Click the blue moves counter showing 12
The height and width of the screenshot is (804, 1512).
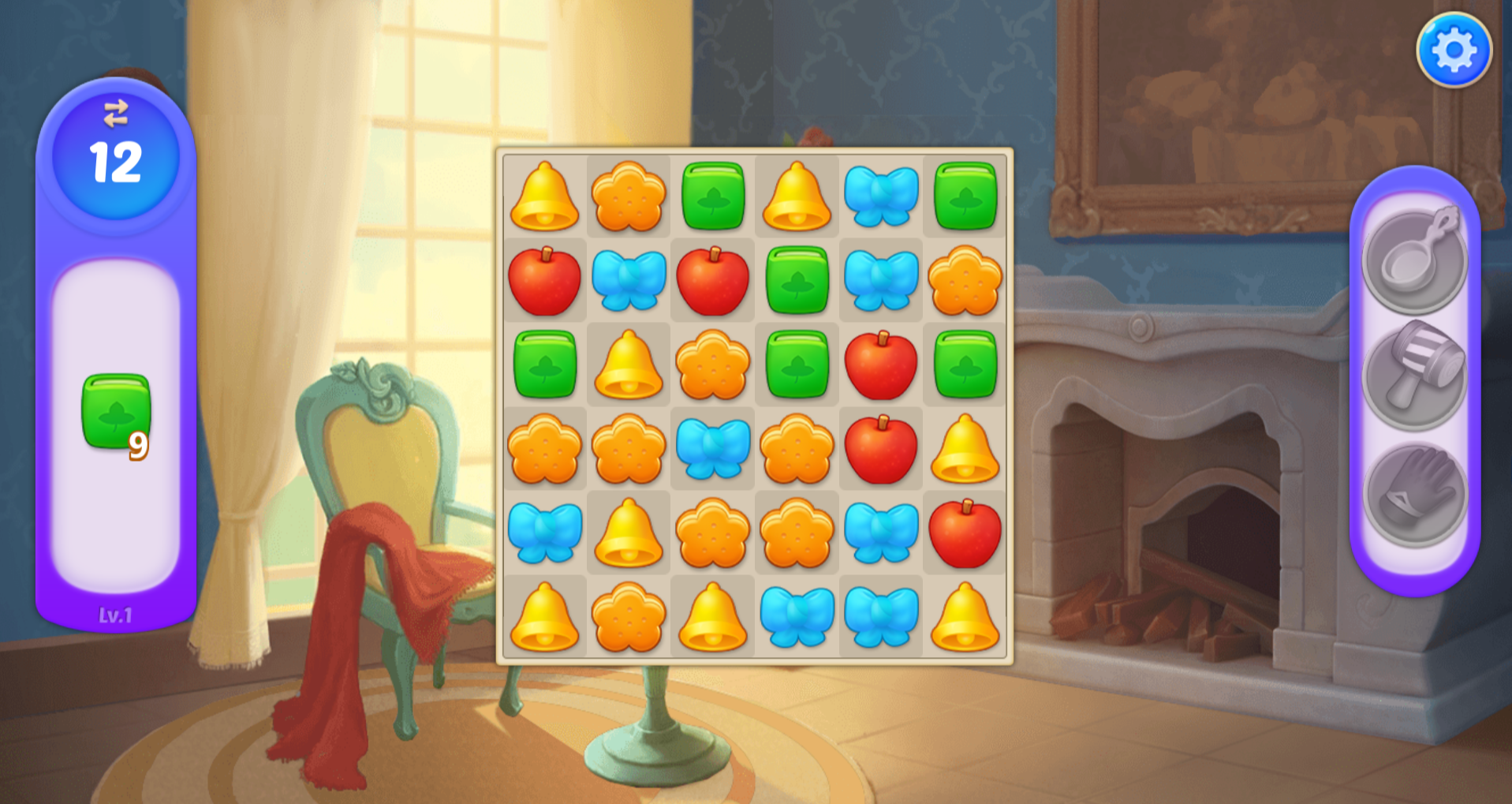point(116,160)
